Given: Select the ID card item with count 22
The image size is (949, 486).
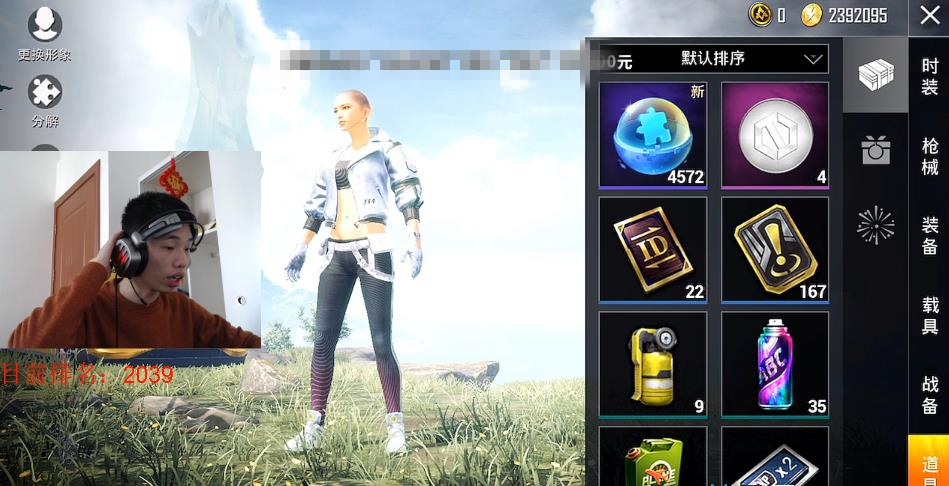Looking at the screenshot, I should [x=653, y=249].
